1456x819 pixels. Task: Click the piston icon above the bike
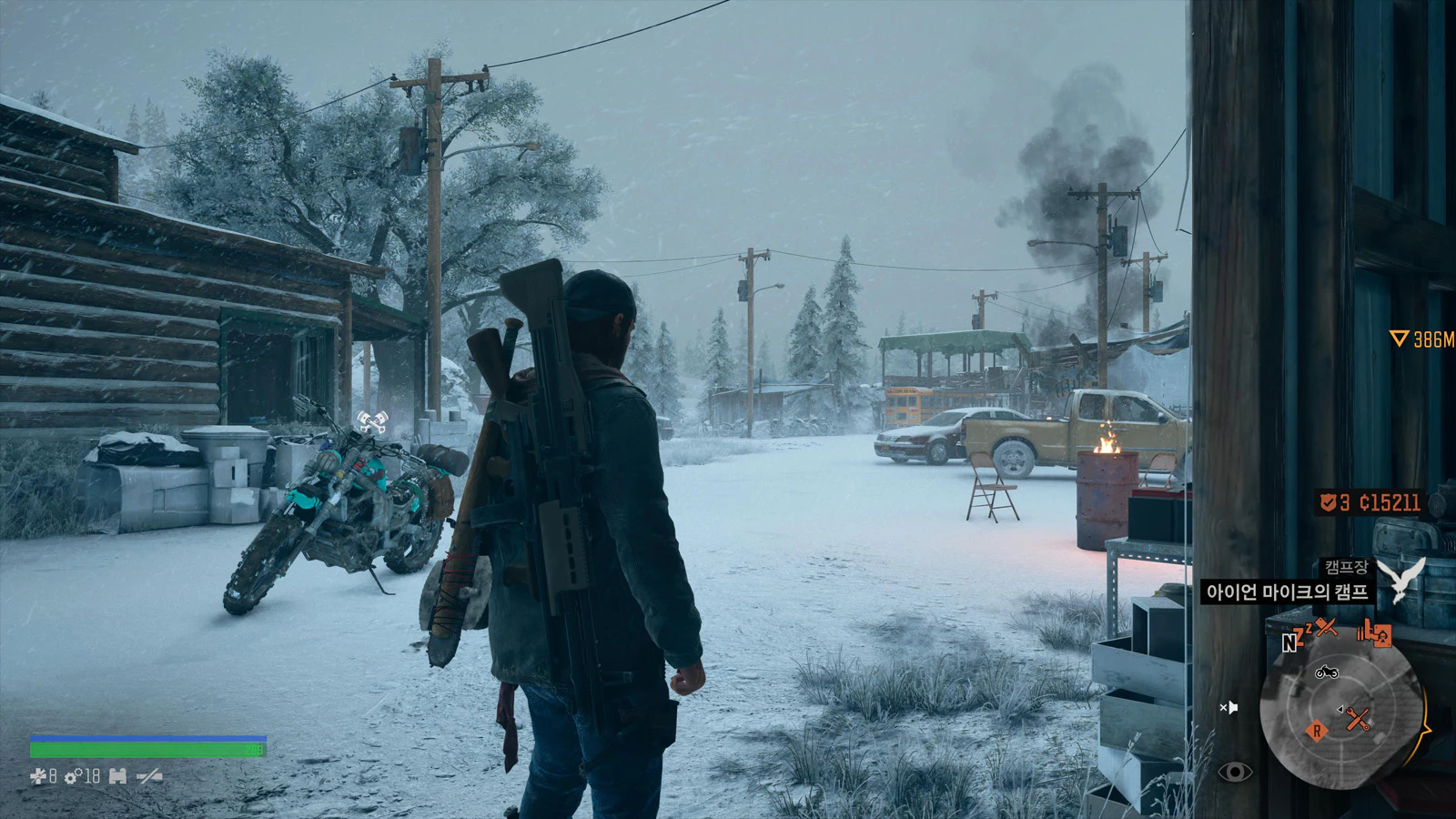[371, 421]
